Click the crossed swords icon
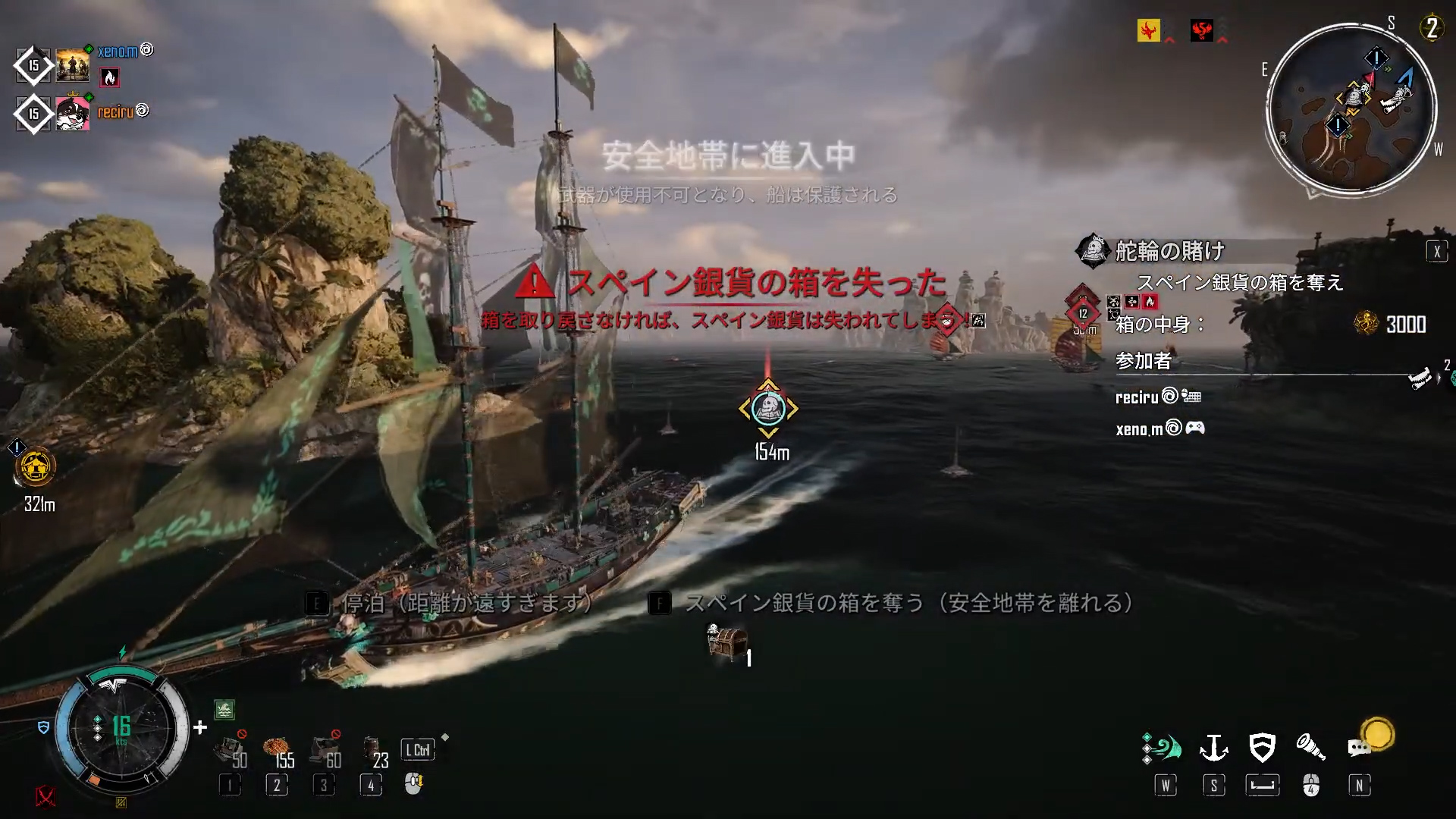Image resolution: width=1456 pixels, height=819 pixels. coord(45,796)
